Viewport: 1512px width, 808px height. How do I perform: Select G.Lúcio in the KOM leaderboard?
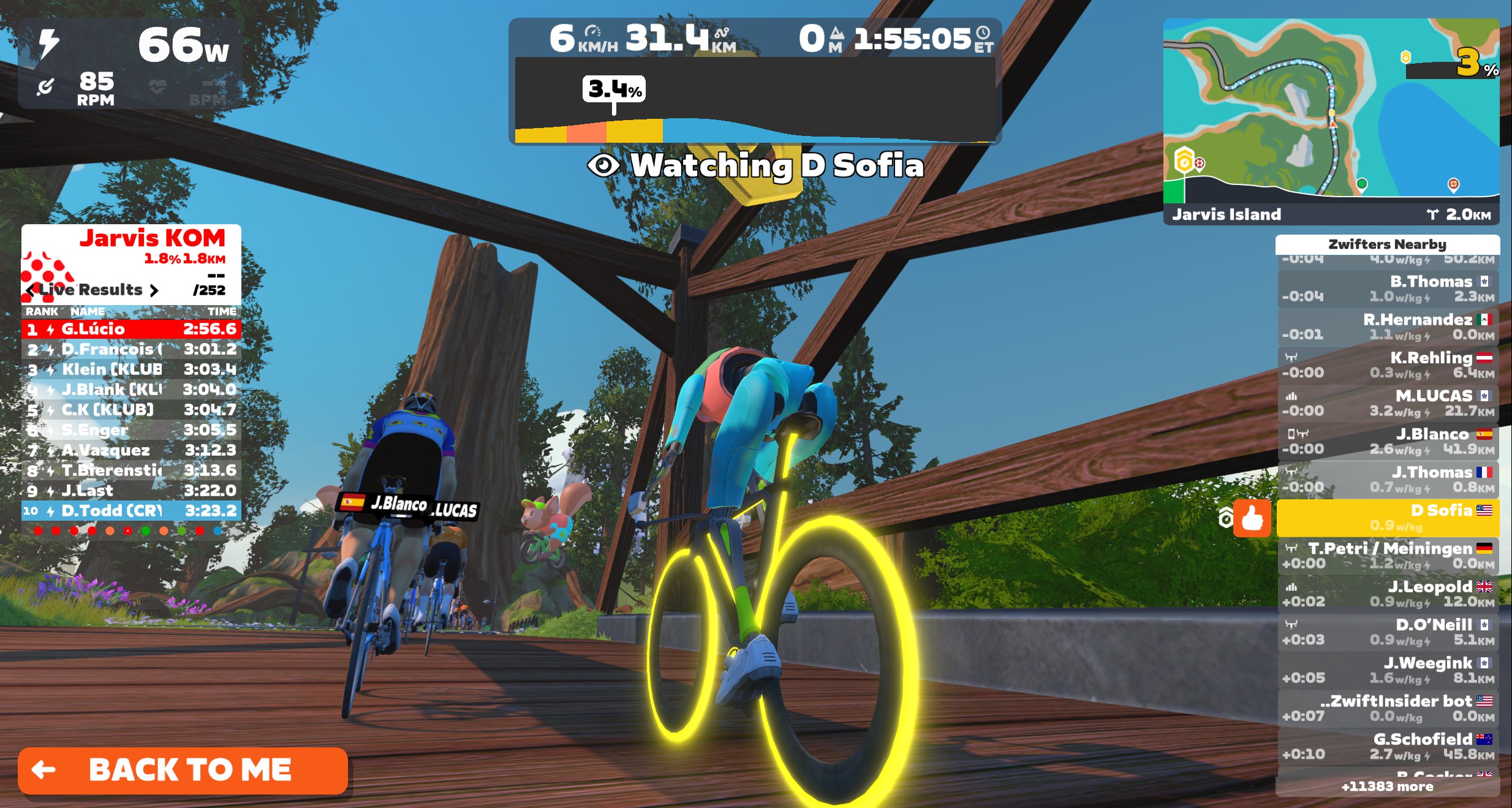point(131,329)
